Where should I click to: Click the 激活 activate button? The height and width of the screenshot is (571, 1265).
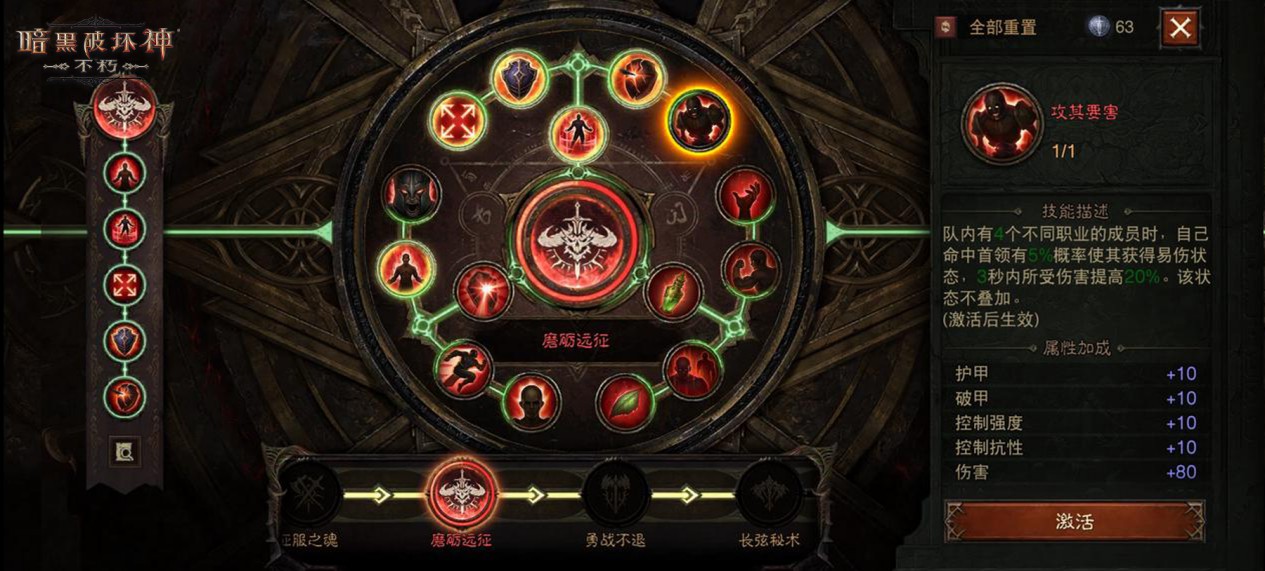(x=1074, y=521)
